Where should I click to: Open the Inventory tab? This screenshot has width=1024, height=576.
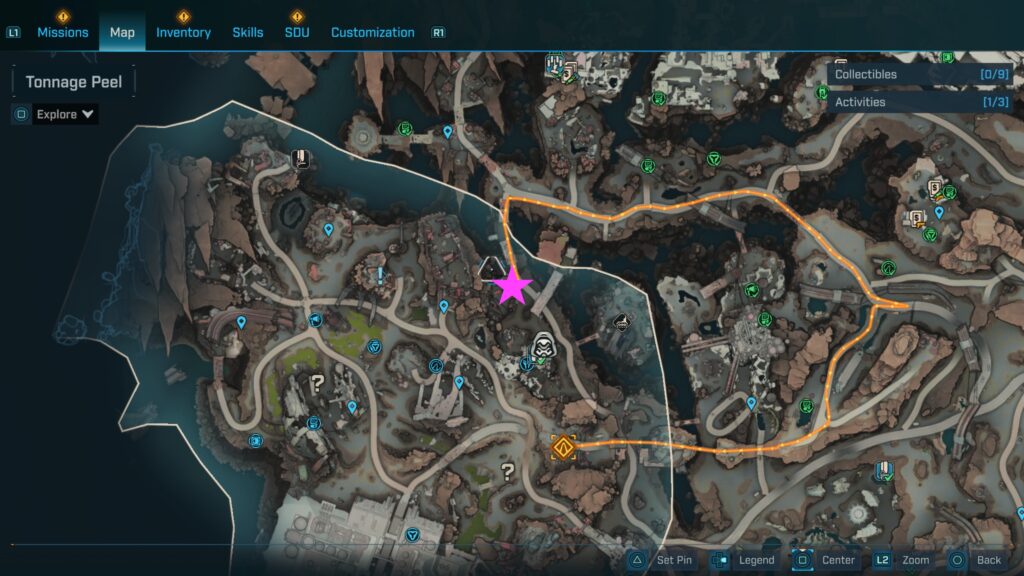click(183, 32)
